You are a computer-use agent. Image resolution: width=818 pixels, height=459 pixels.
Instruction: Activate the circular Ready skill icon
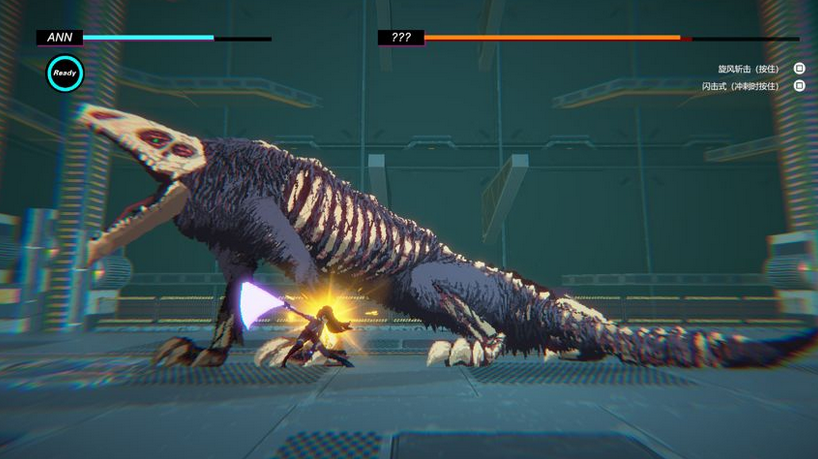coord(65,73)
